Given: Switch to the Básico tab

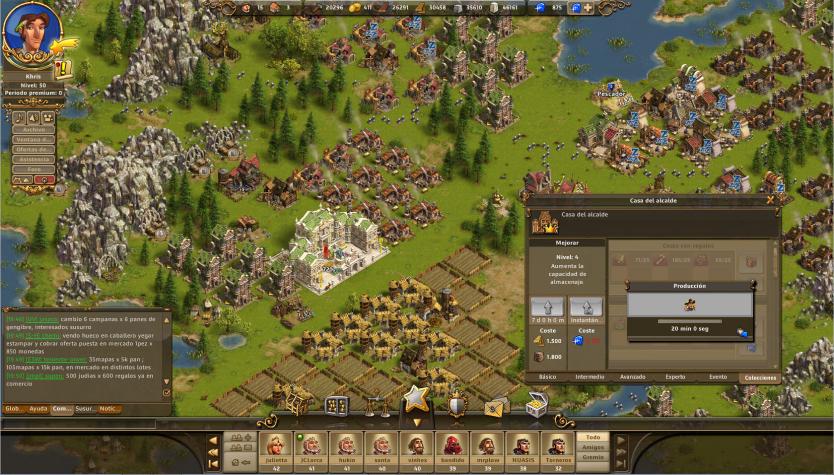Looking at the screenshot, I should point(548,377).
